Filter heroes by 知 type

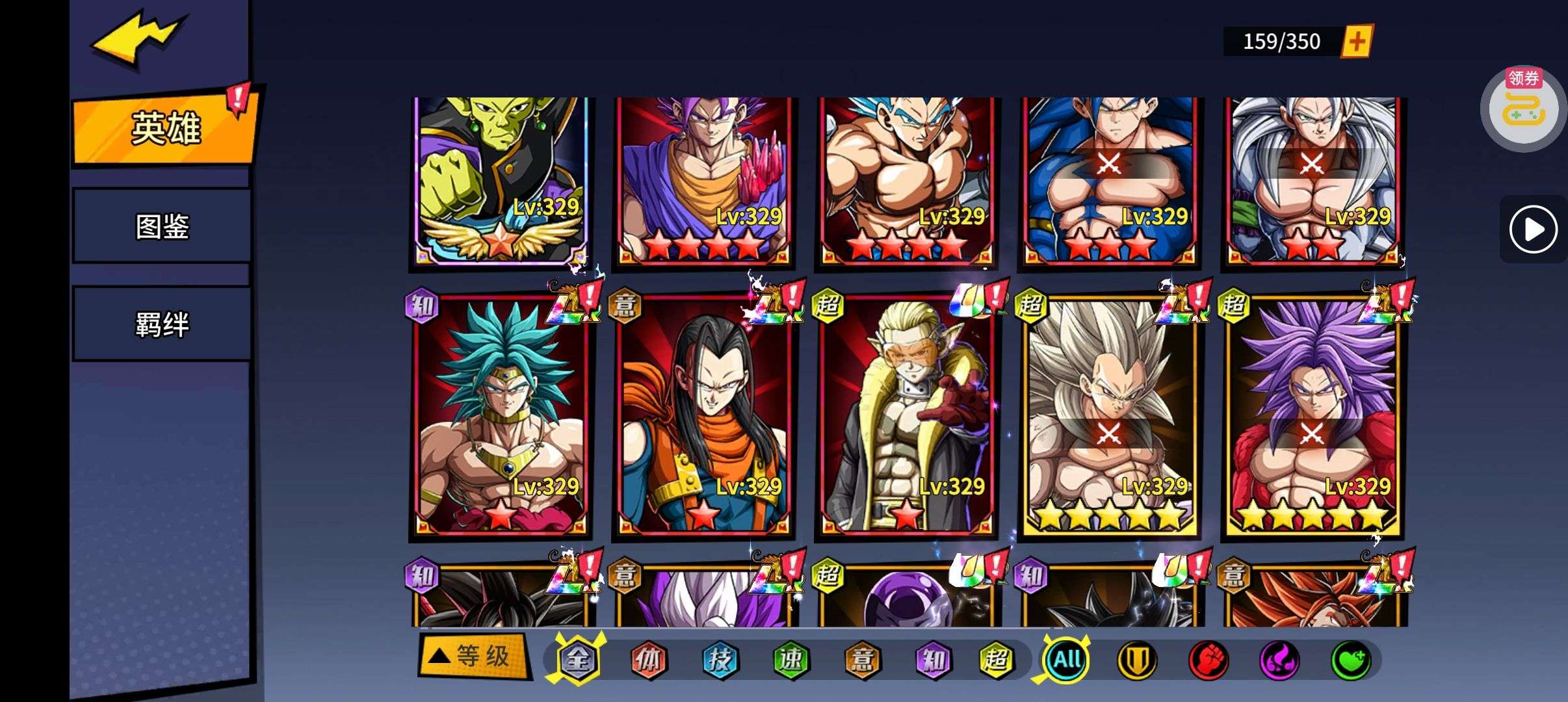(933, 660)
